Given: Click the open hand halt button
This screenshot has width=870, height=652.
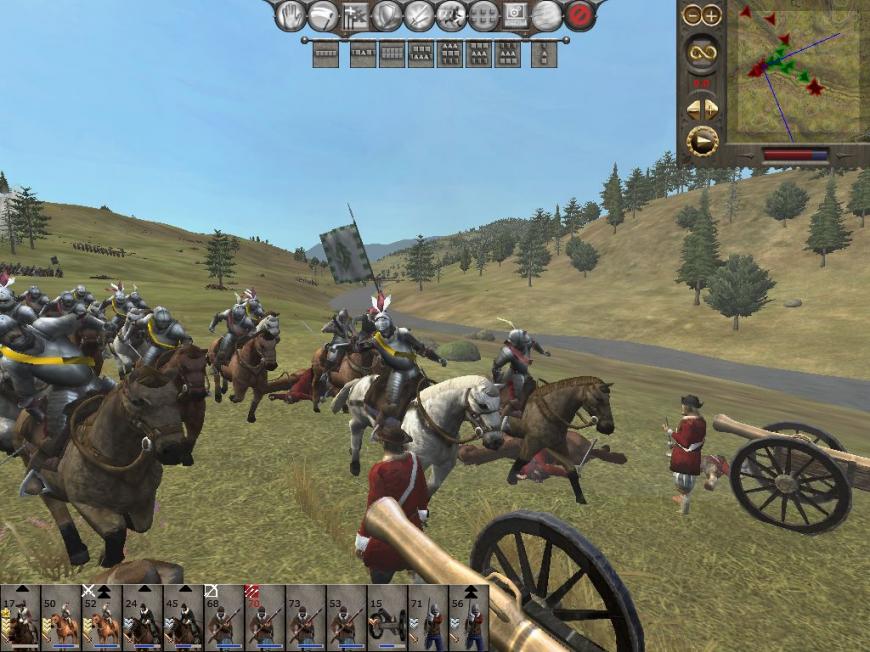Looking at the screenshot, I should coord(290,15).
